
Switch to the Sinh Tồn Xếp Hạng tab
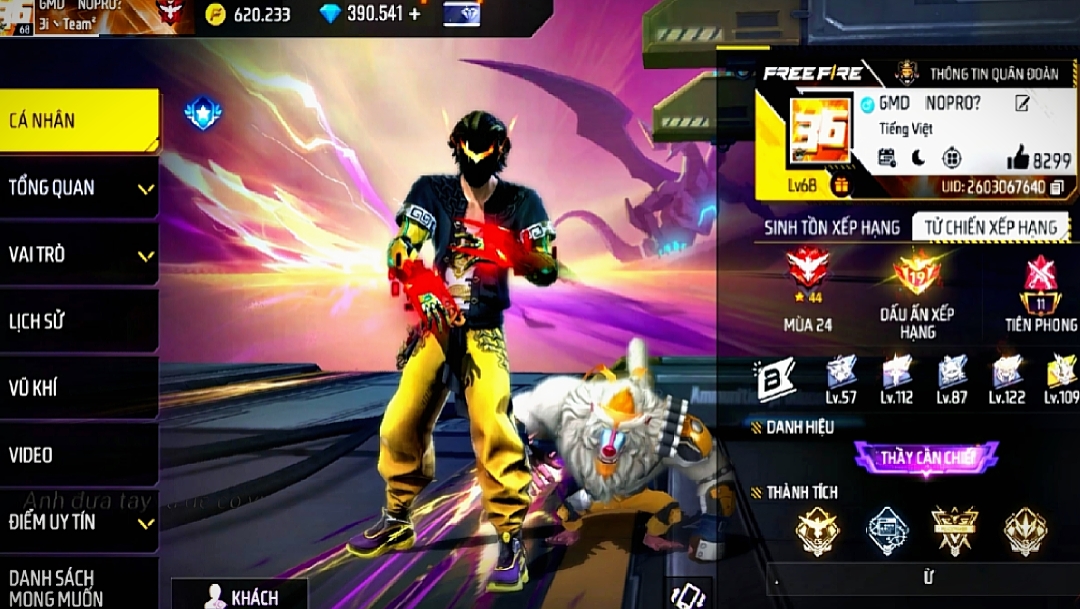832,227
